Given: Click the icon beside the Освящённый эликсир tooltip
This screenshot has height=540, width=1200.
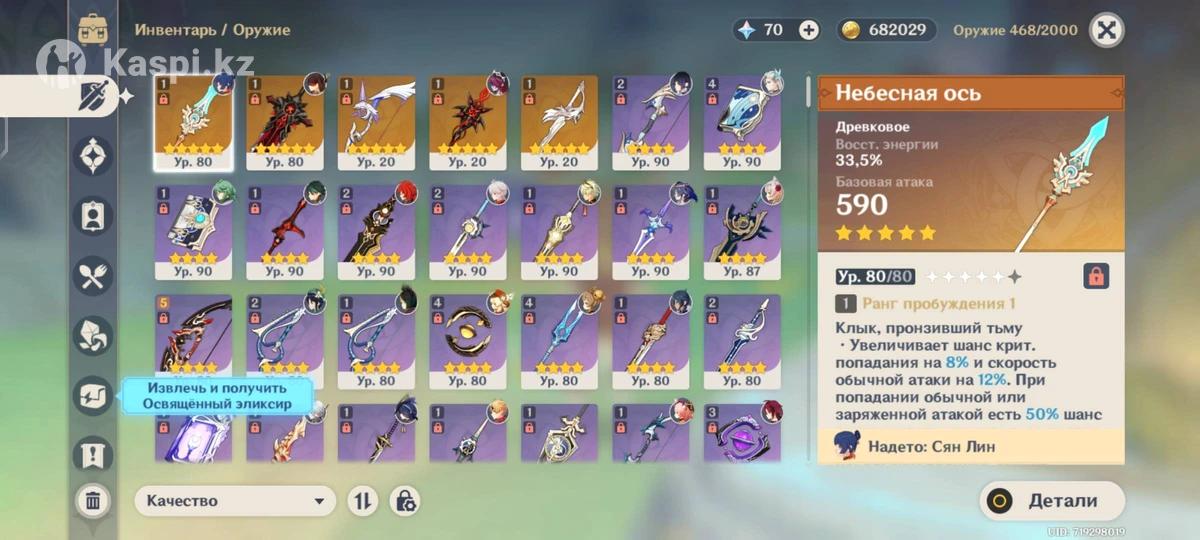Looking at the screenshot, I should click(93, 396).
